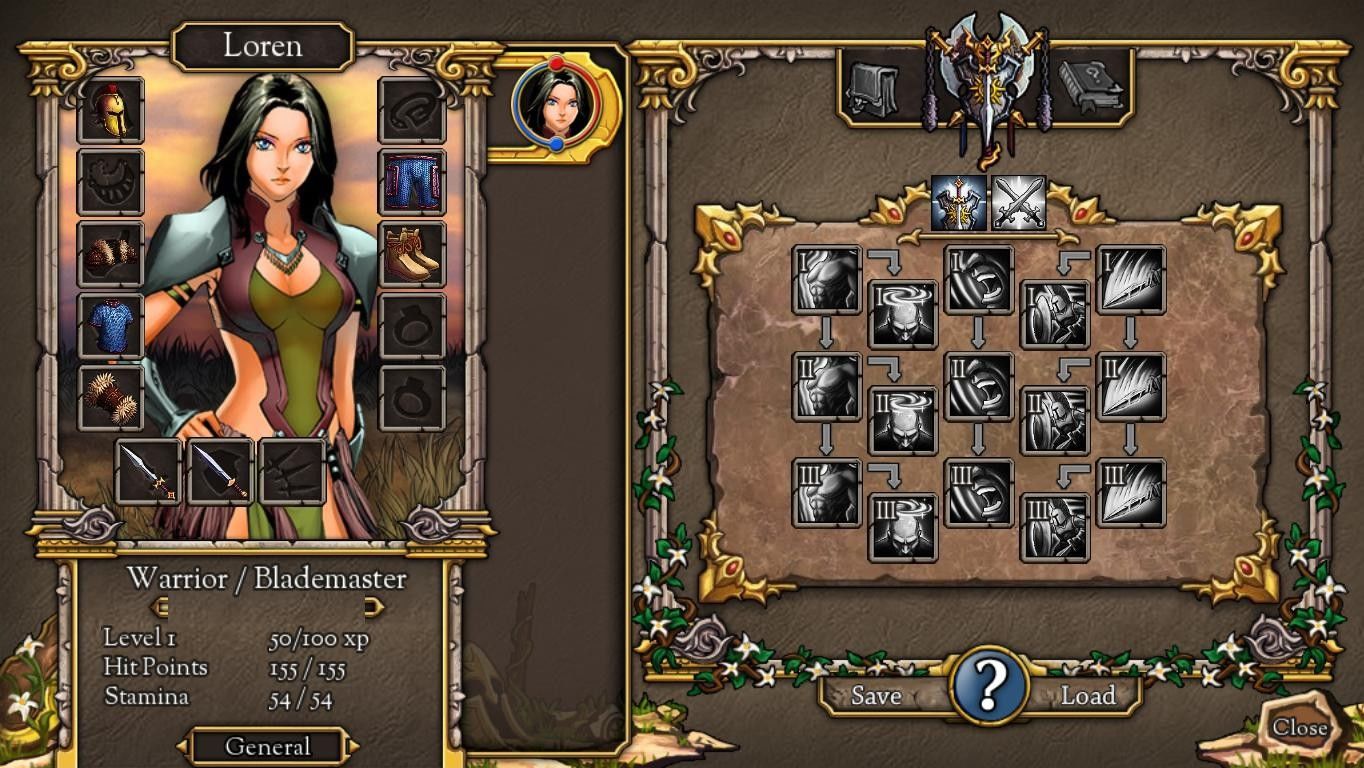This screenshot has width=1364, height=768.
Task: Load a saved skill setup
Action: (1087, 696)
